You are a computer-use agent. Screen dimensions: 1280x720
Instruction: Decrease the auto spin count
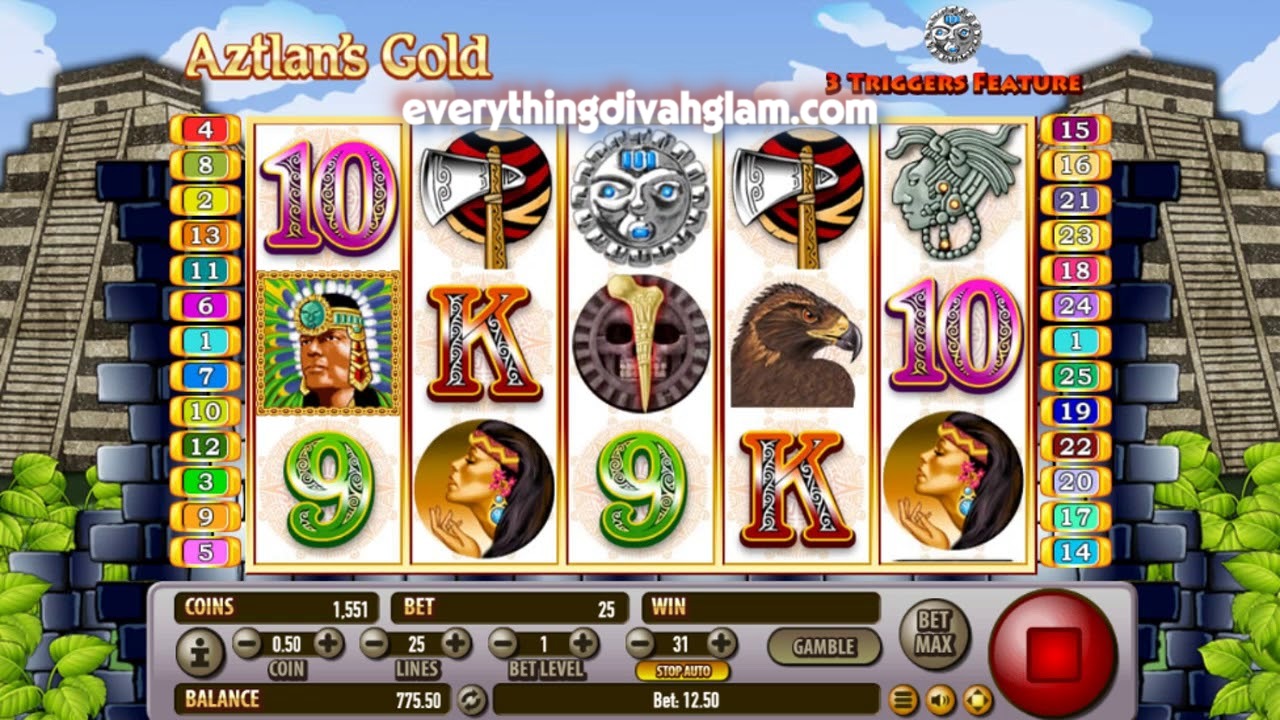641,642
